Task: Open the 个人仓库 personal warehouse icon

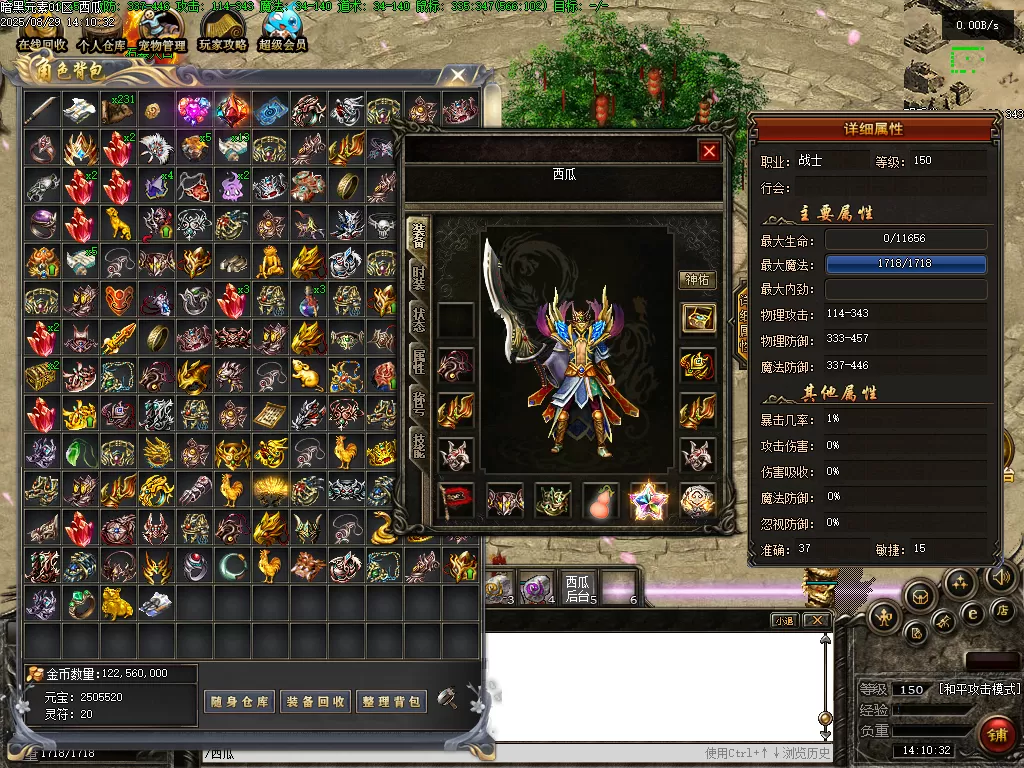Action: pos(102,30)
